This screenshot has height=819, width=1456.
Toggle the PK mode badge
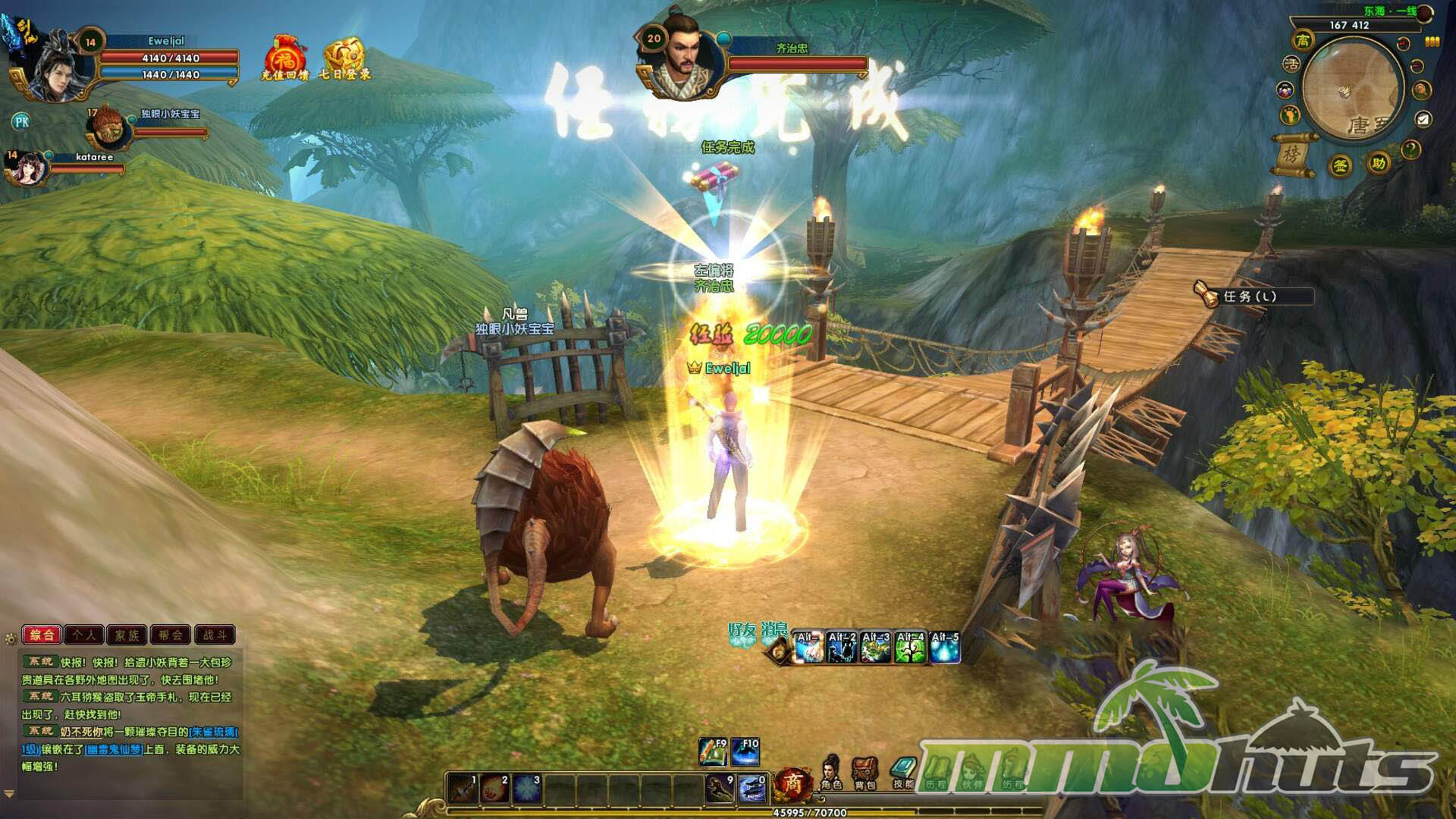(x=21, y=121)
